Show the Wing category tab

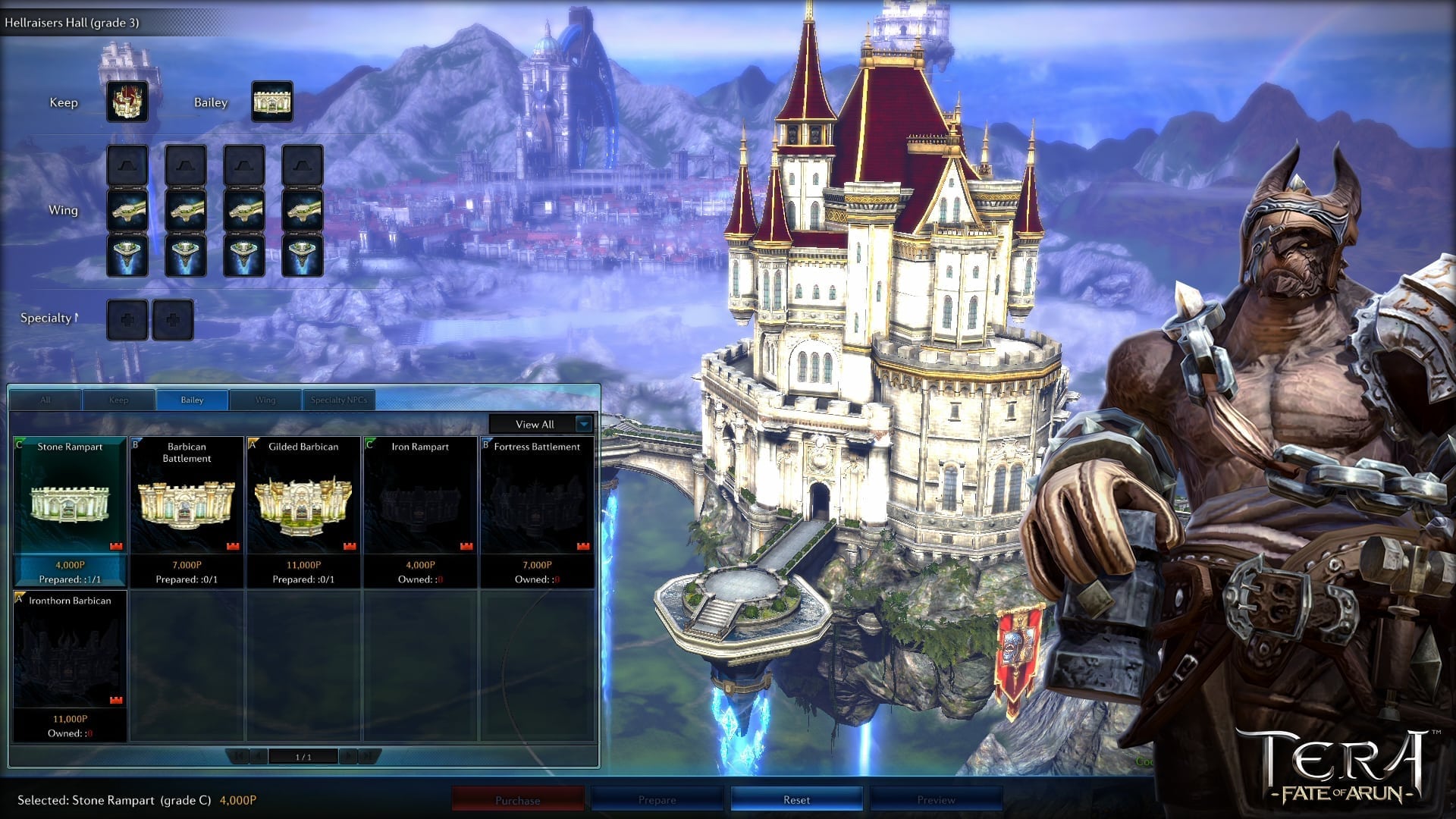pyautogui.click(x=265, y=400)
